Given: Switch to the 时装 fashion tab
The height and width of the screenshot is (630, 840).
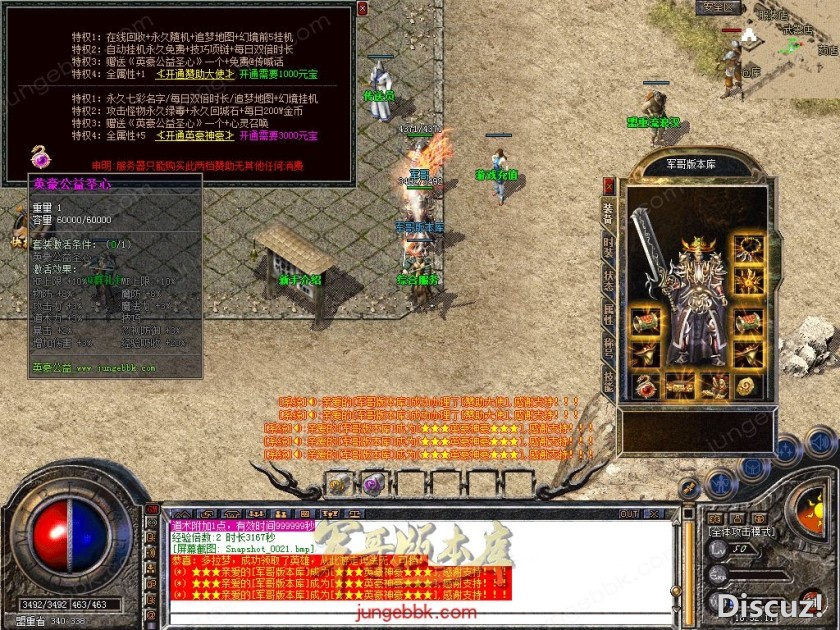Looking at the screenshot, I should tap(609, 246).
